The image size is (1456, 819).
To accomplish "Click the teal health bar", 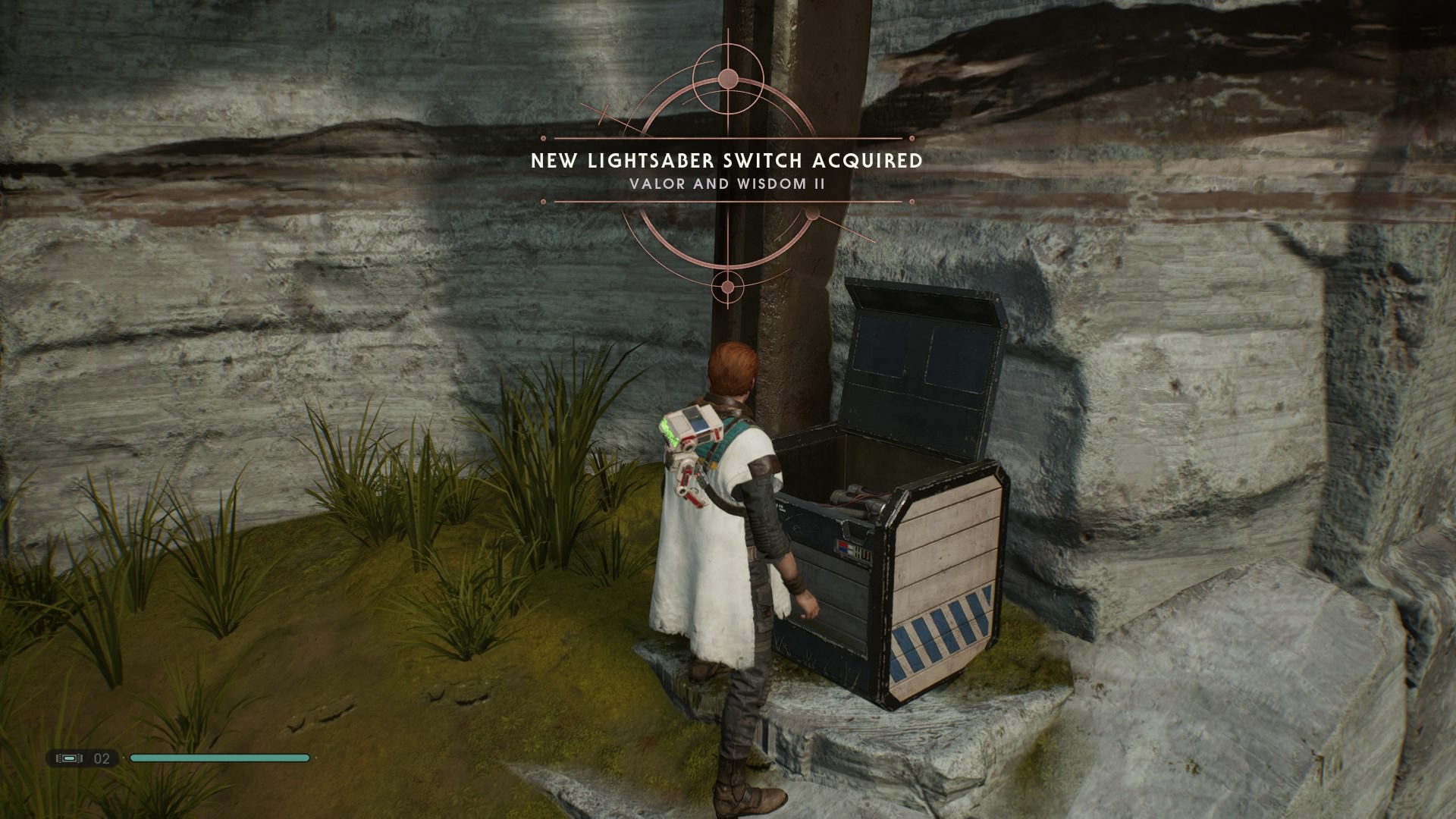I will click(220, 758).
